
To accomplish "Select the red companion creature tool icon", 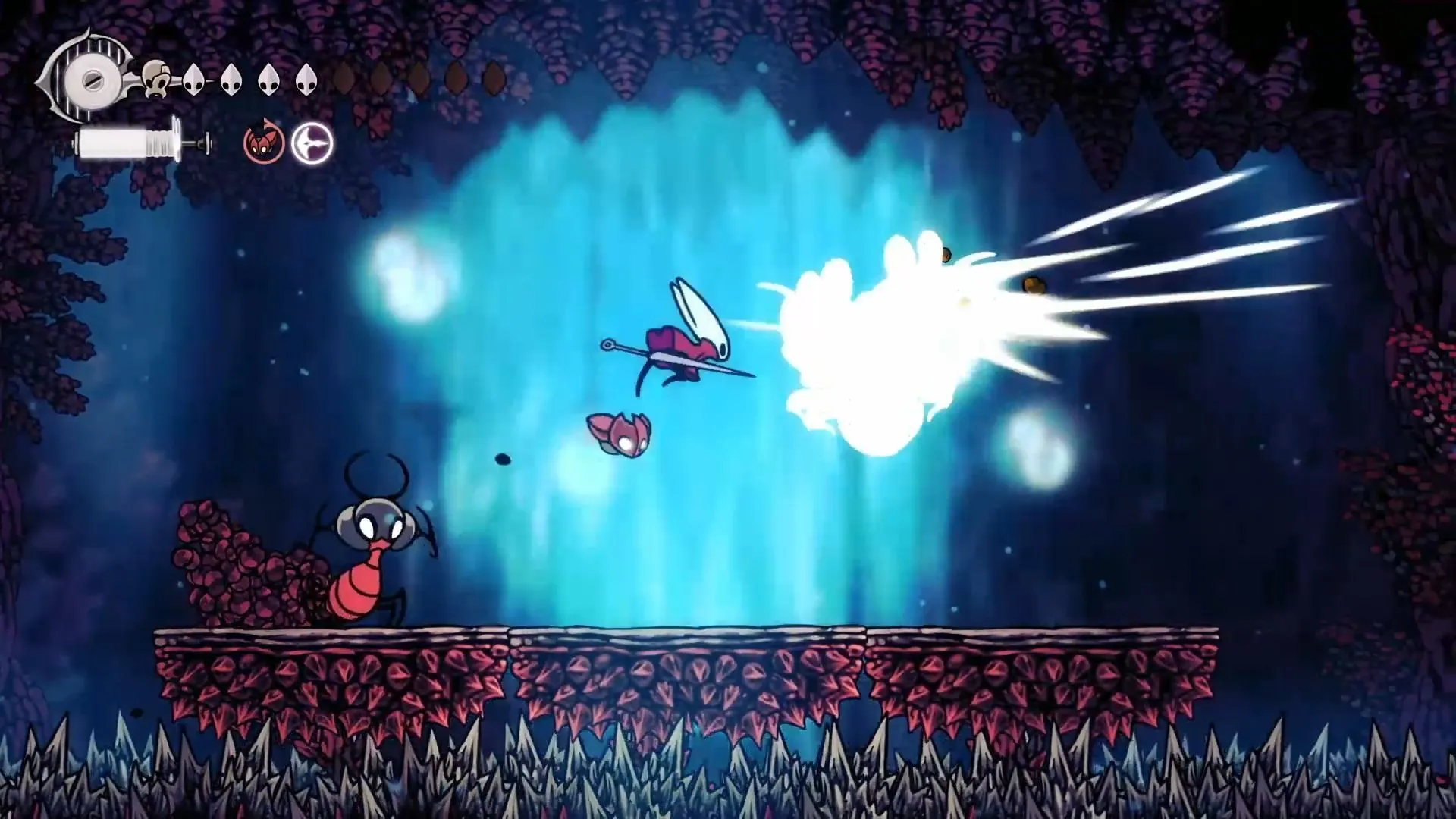I will click(x=263, y=143).
